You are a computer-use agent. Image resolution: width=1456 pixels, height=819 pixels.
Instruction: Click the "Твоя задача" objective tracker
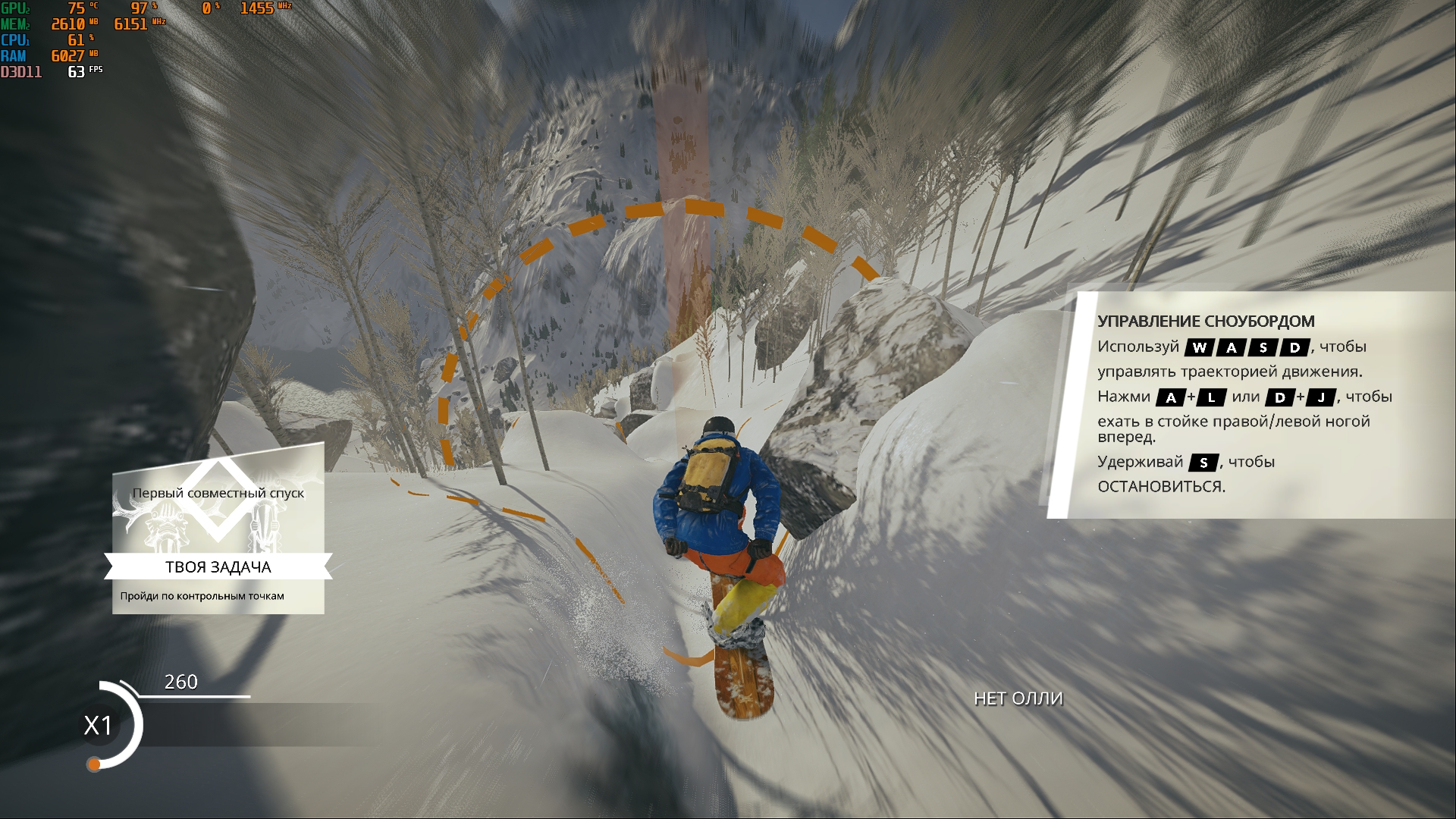tap(218, 567)
